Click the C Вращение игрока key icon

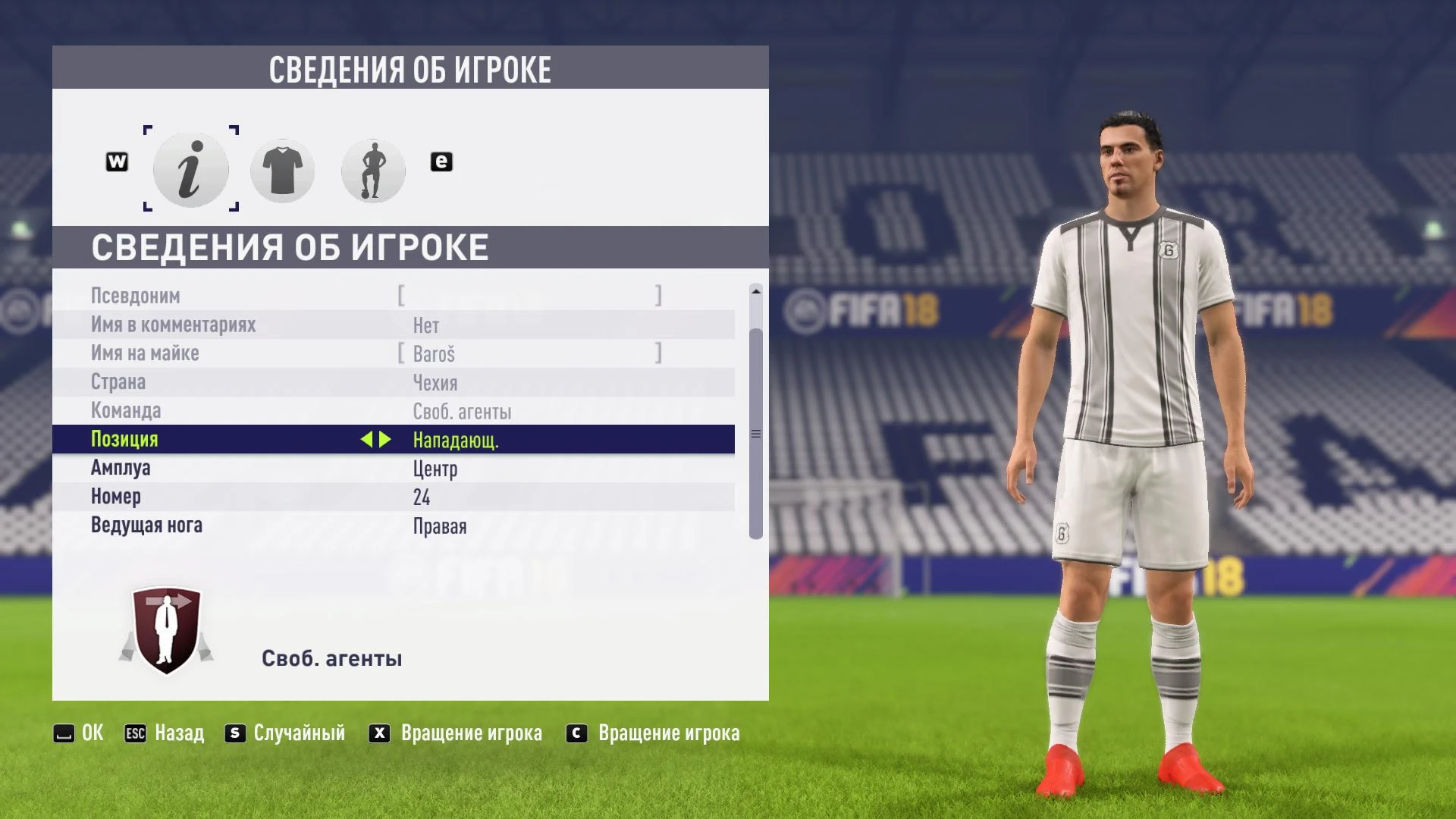(x=576, y=733)
